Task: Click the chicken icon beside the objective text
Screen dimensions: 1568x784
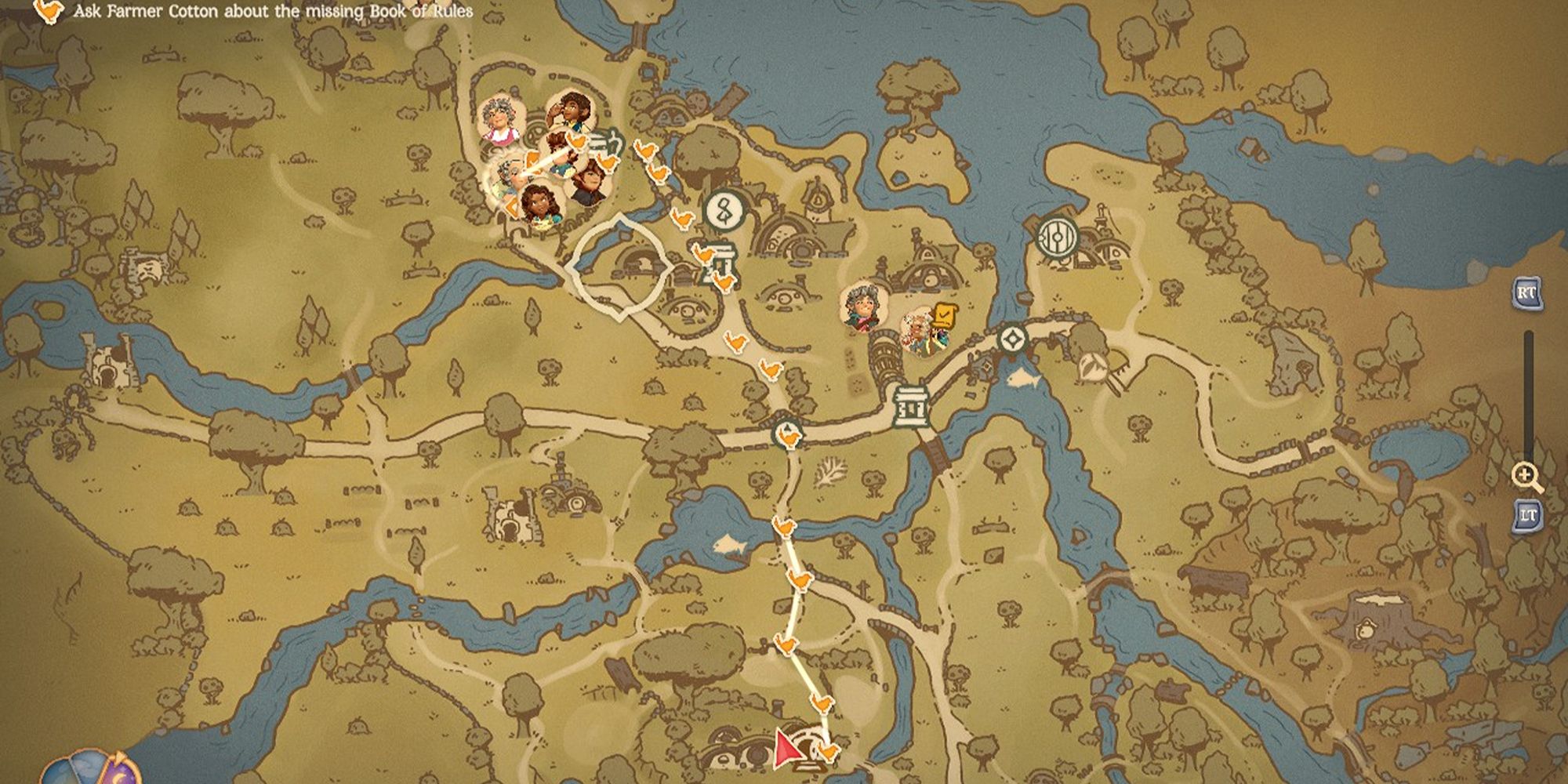Action: point(49,10)
